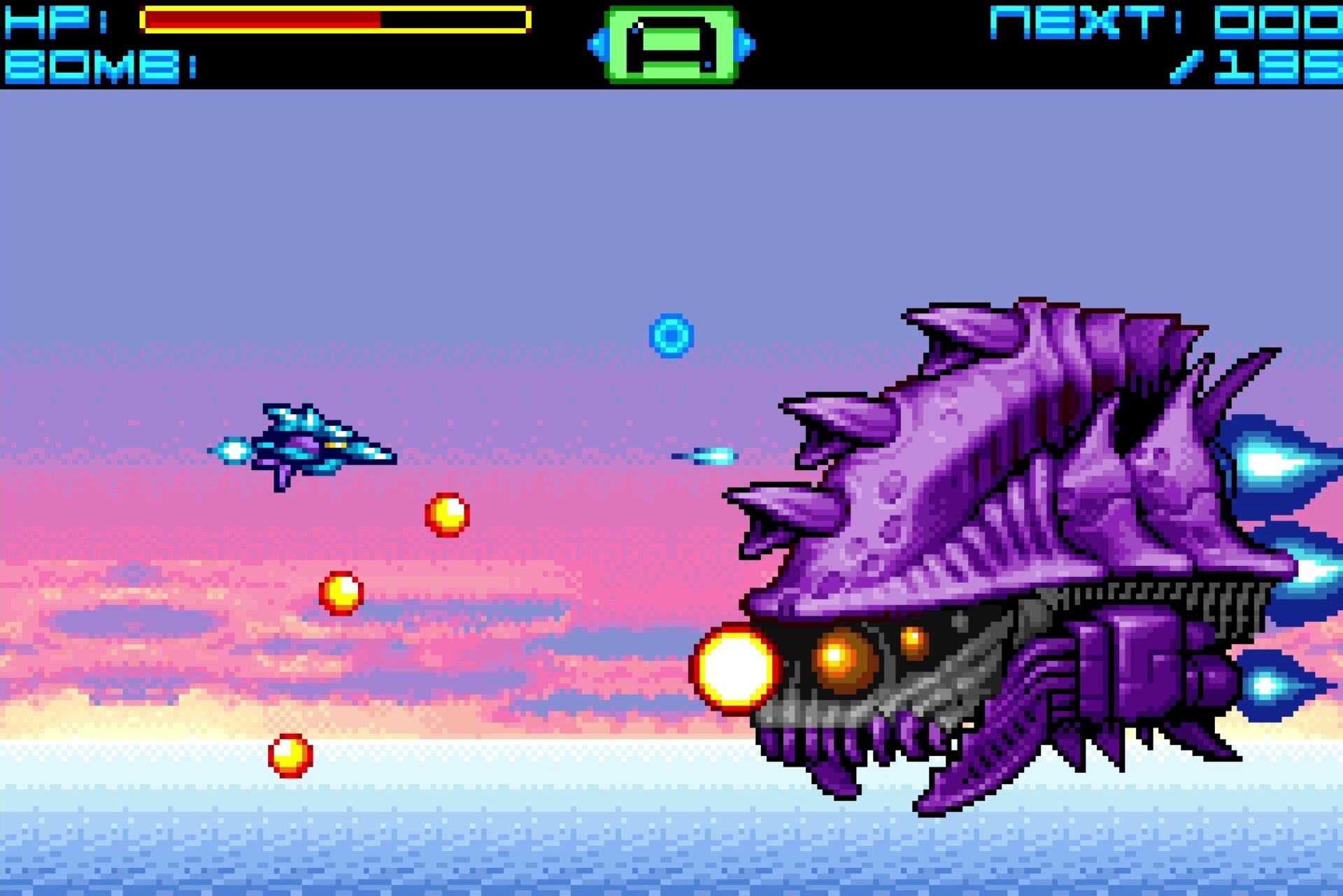The image size is (1343, 896).
Task: Click the green gamepad icon at top center
Action: coord(673,43)
